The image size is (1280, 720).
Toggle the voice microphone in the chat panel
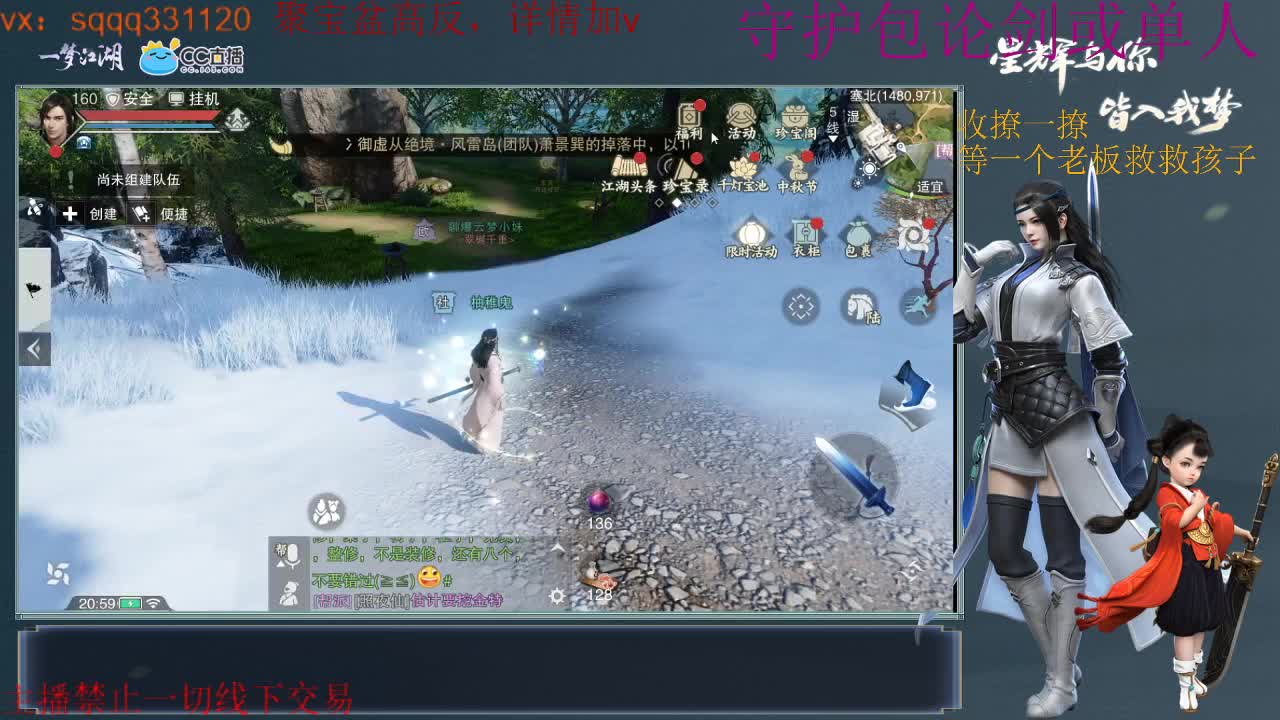click(x=293, y=555)
